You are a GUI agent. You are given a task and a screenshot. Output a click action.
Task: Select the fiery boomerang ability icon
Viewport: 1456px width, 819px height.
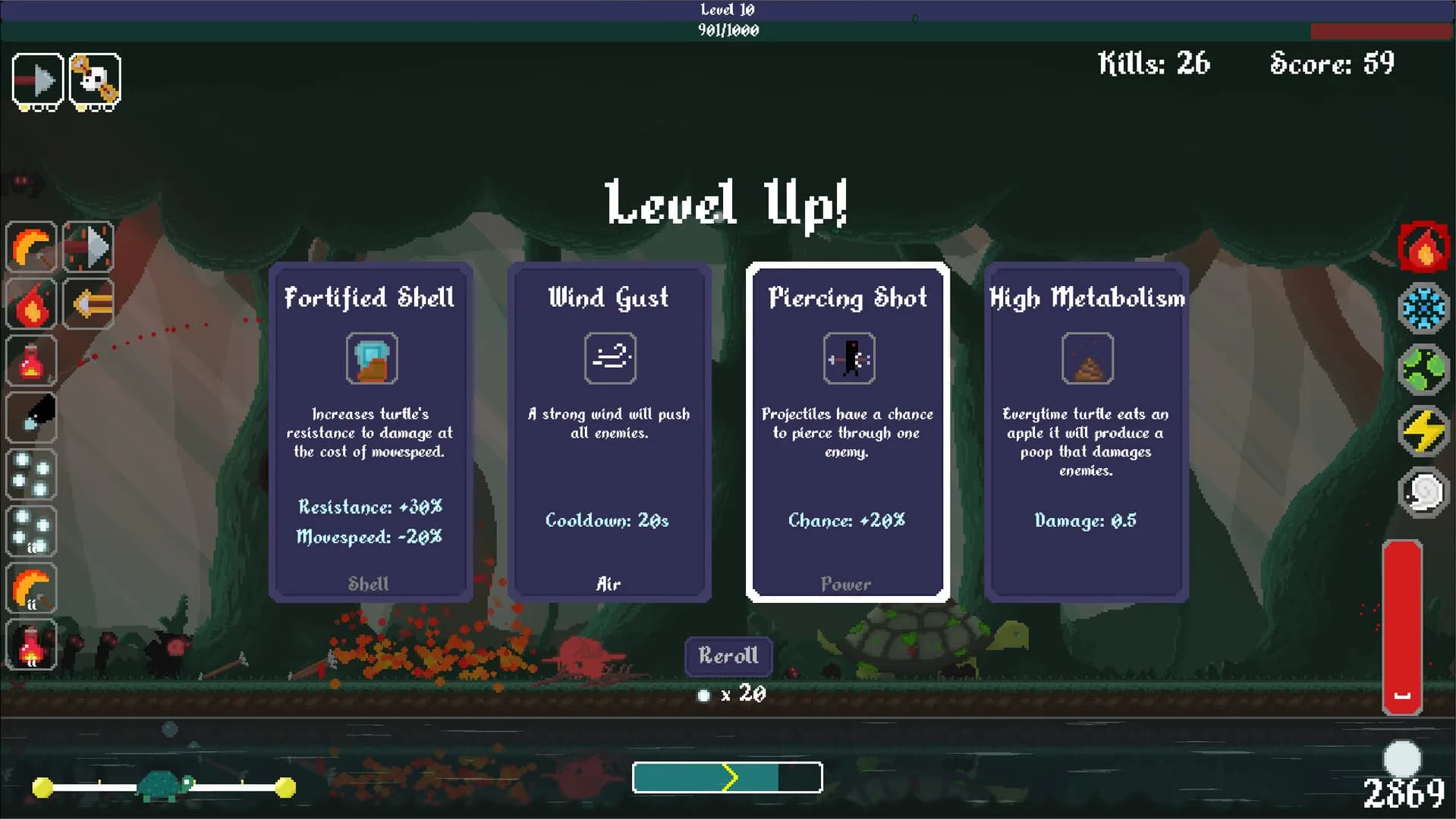[x=30, y=246]
